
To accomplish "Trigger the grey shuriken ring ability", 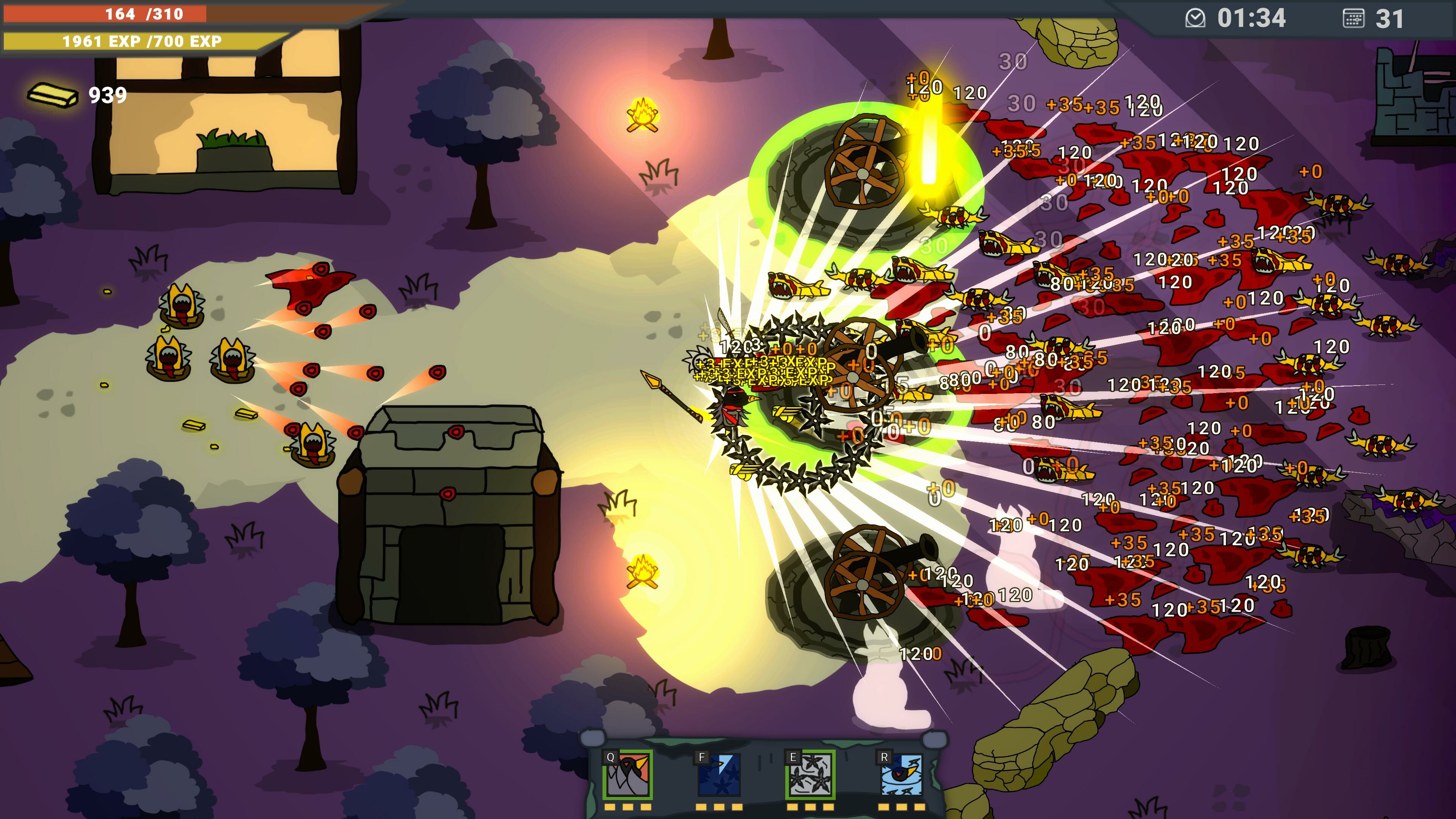I will click(810, 774).
